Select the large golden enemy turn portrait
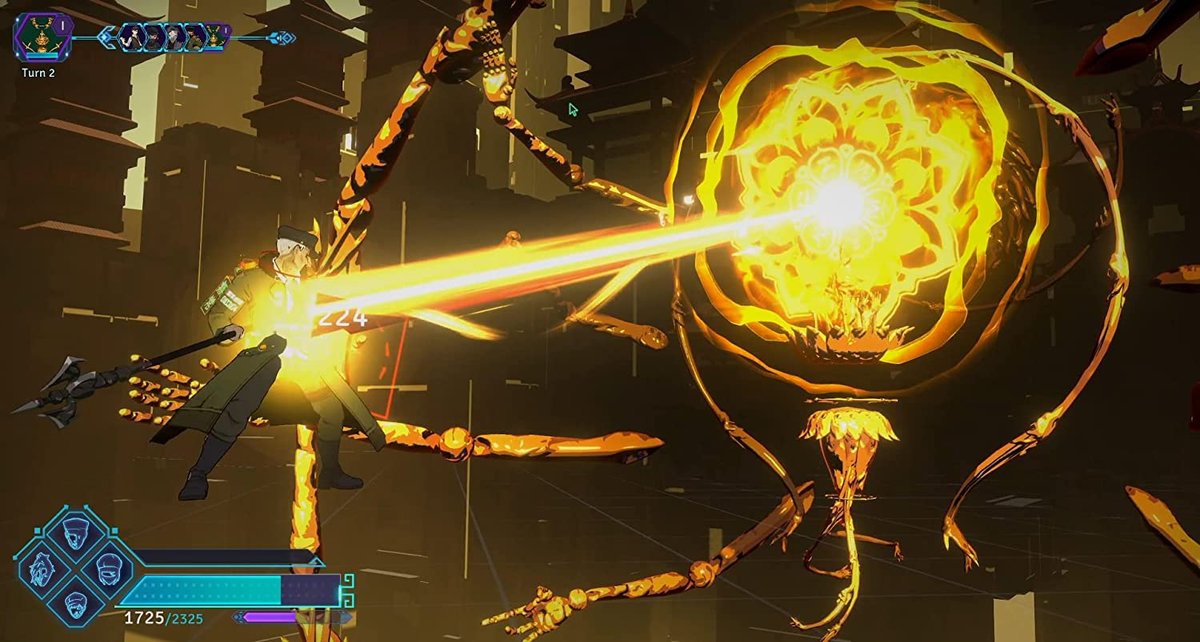The image size is (1200, 642). (42, 35)
